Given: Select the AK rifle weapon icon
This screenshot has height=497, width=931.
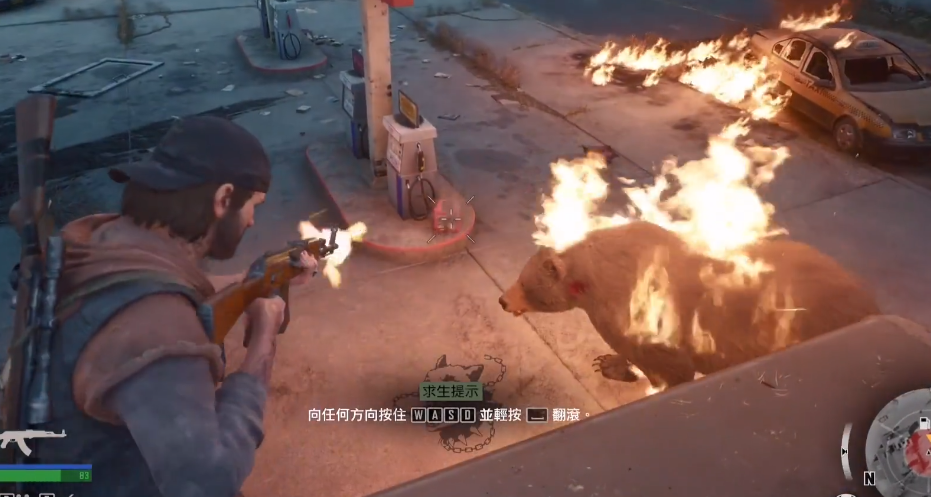Looking at the screenshot, I should (x=32, y=439).
